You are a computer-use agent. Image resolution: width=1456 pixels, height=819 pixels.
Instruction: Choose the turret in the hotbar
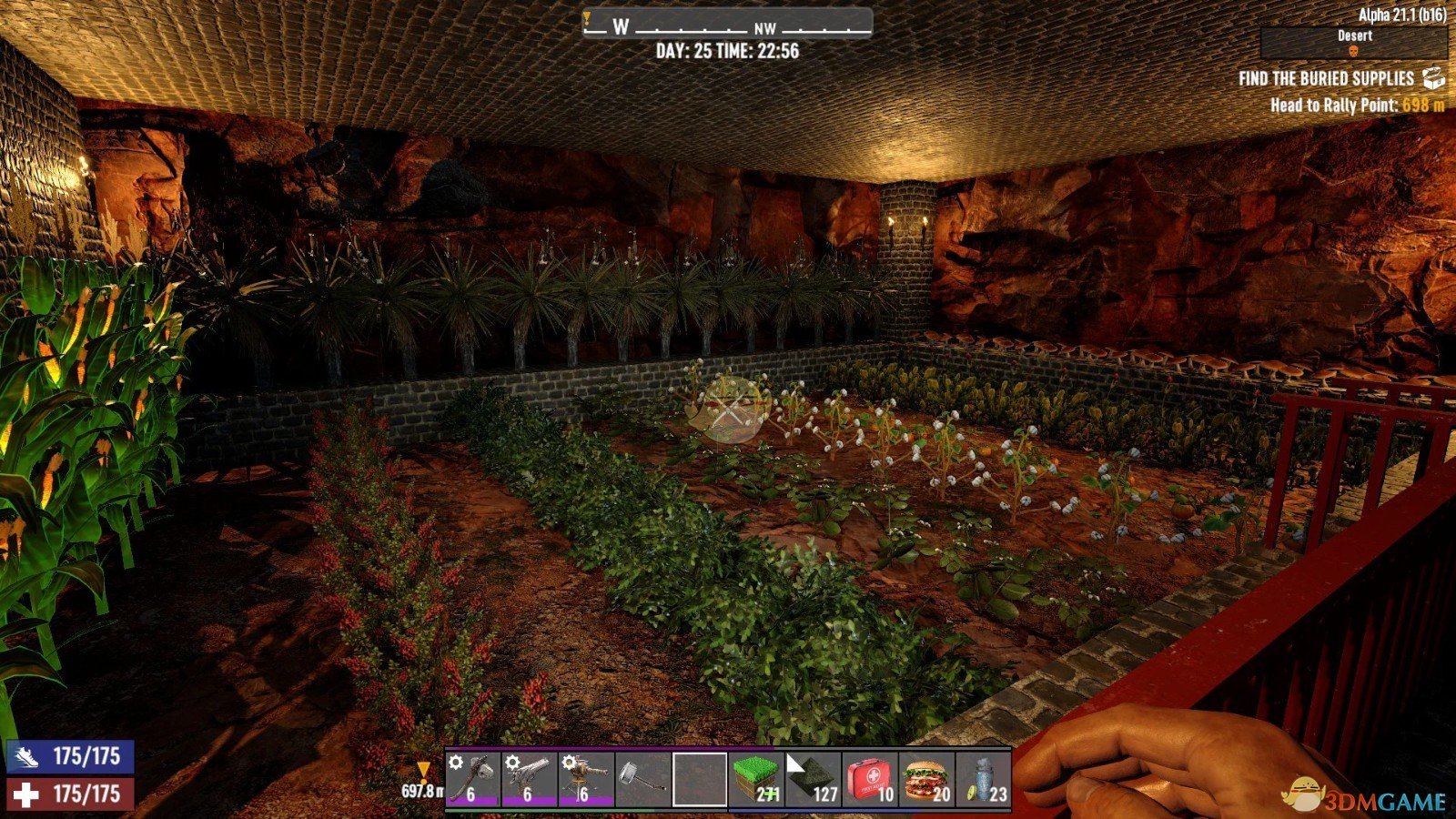[586, 778]
